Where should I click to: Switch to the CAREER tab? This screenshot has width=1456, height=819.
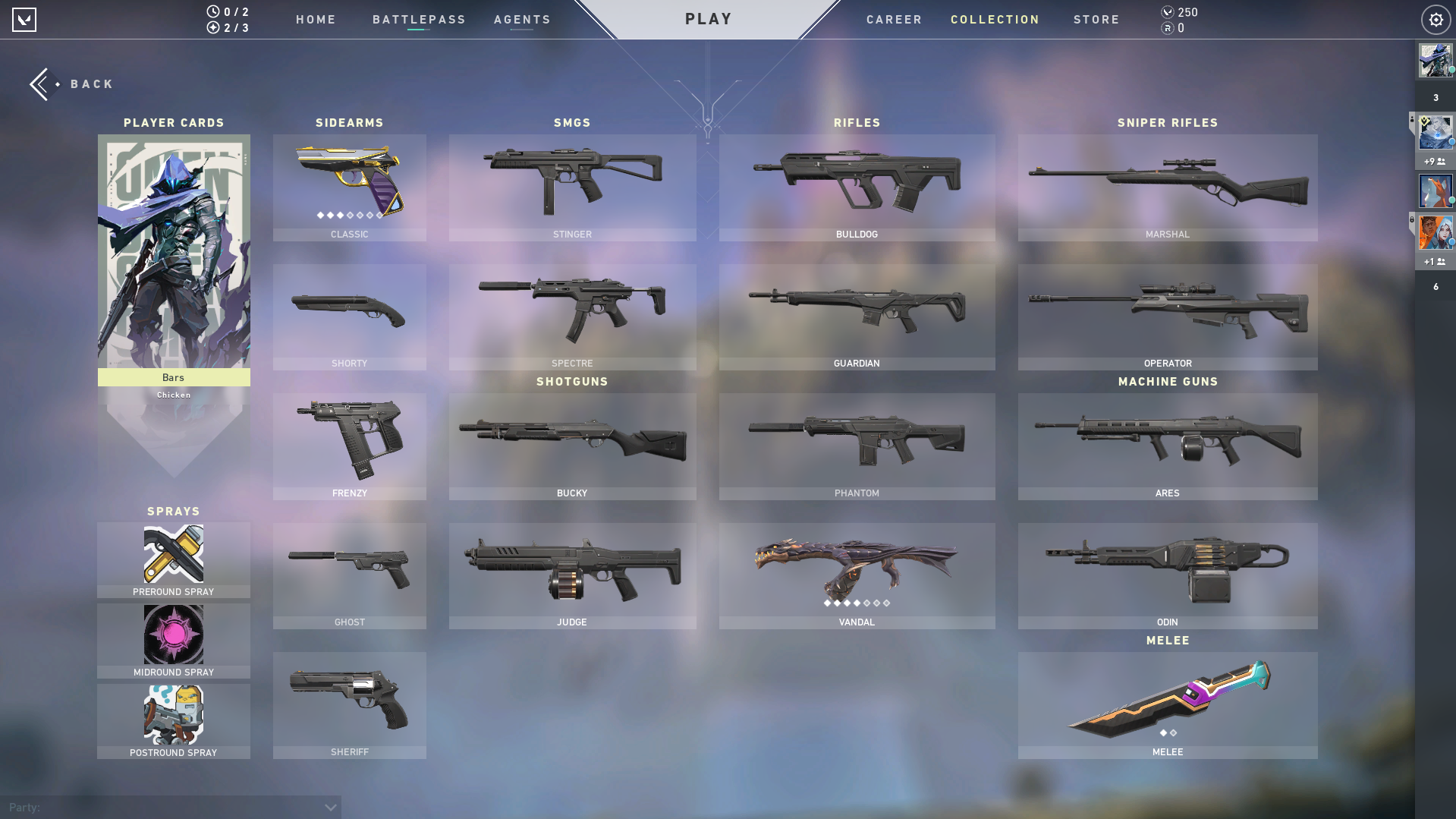pyautogui.click(x=894, y=20)
